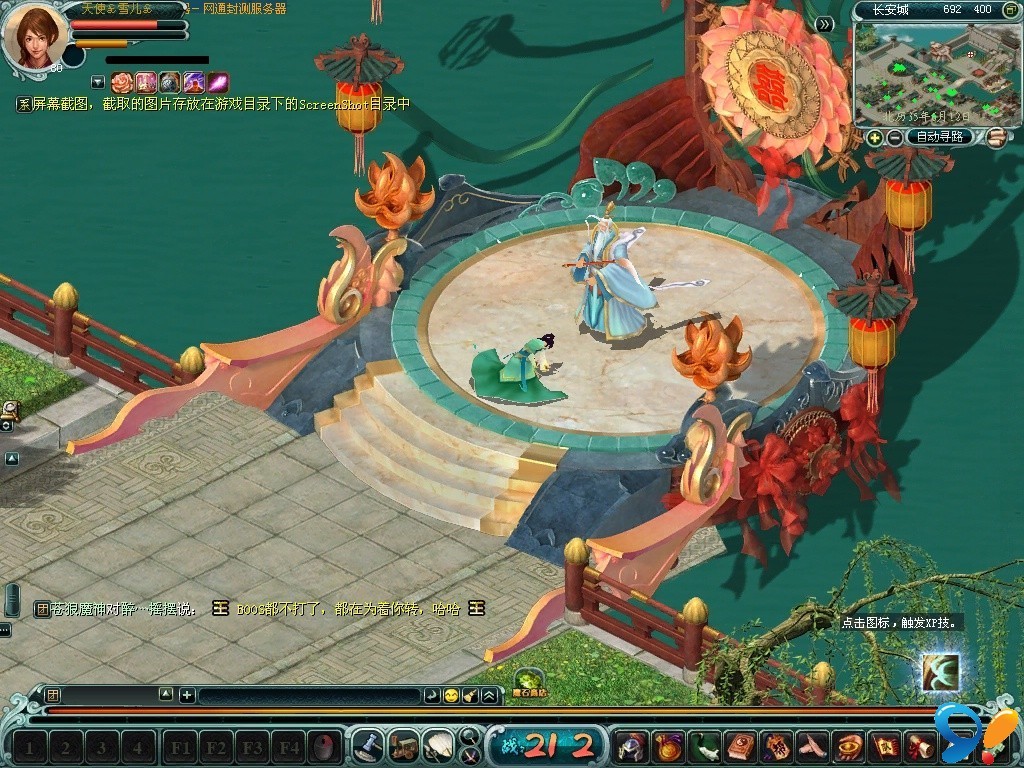This screenshot has height=768, width=1024.
Task: Toggle the minimap window size button
Action: (x=1009, y=10)
